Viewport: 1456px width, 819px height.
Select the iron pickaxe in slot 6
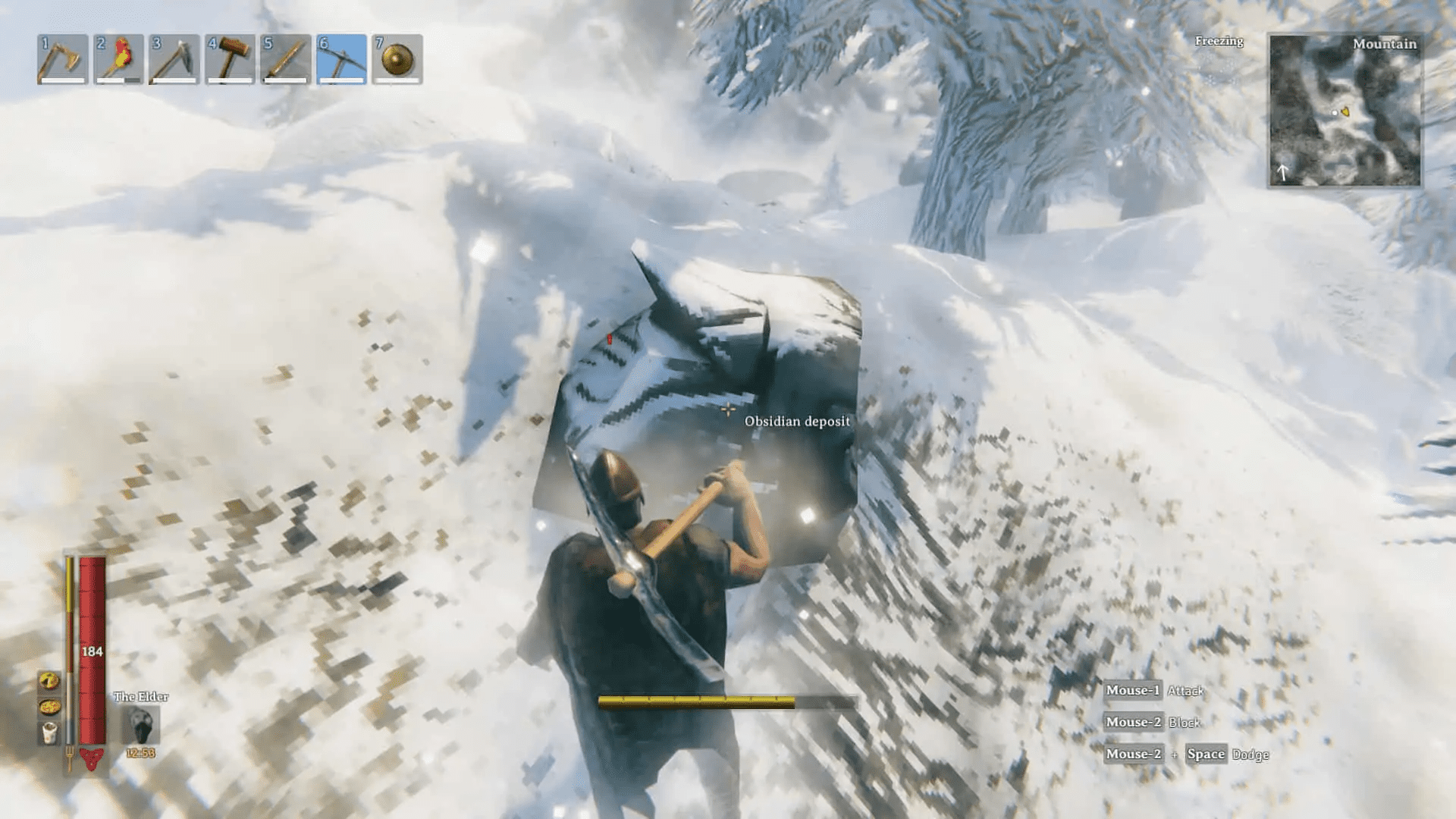pyautogui.click(x=340, y=61)
